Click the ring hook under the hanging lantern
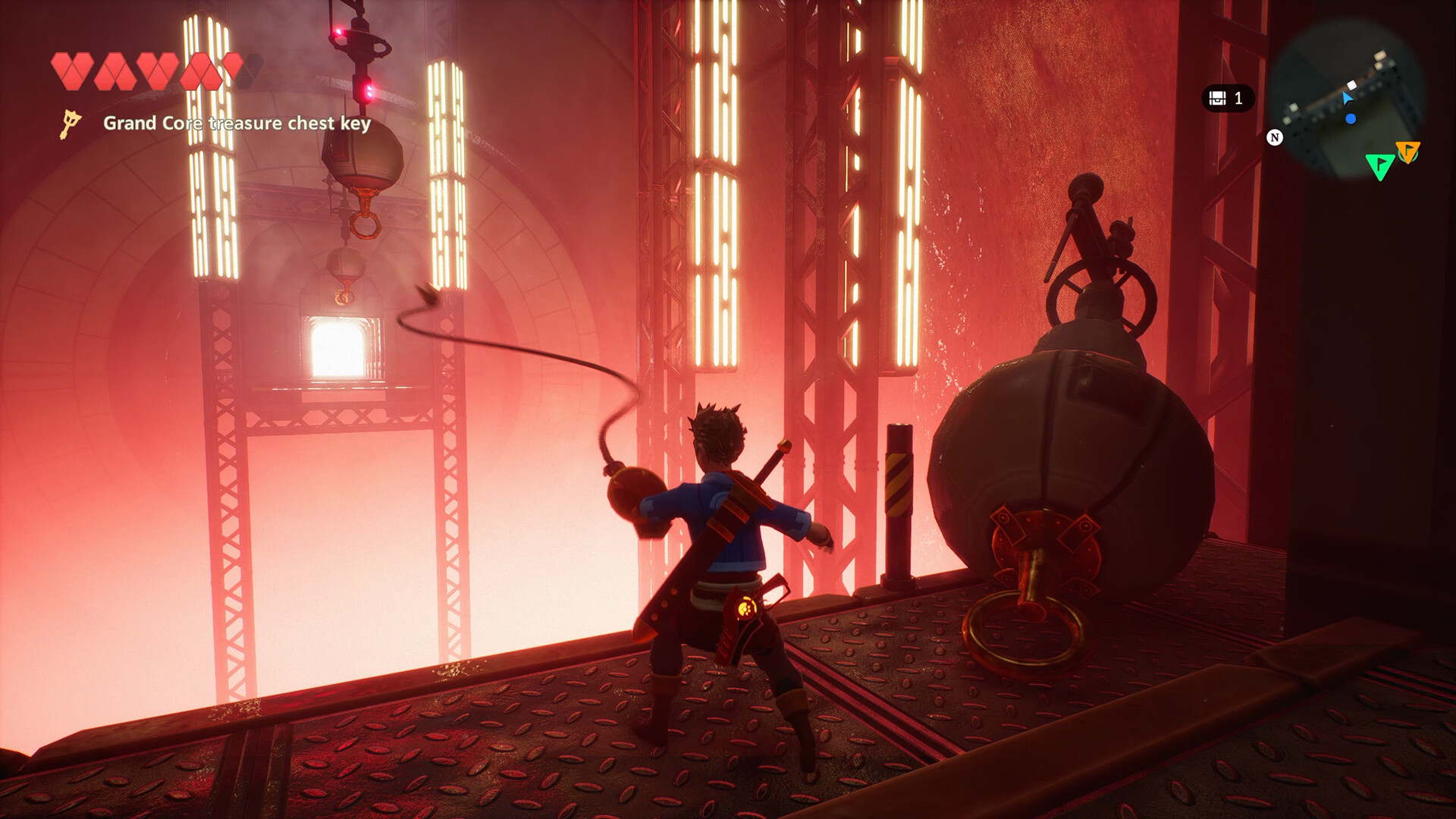 (367, 227)
